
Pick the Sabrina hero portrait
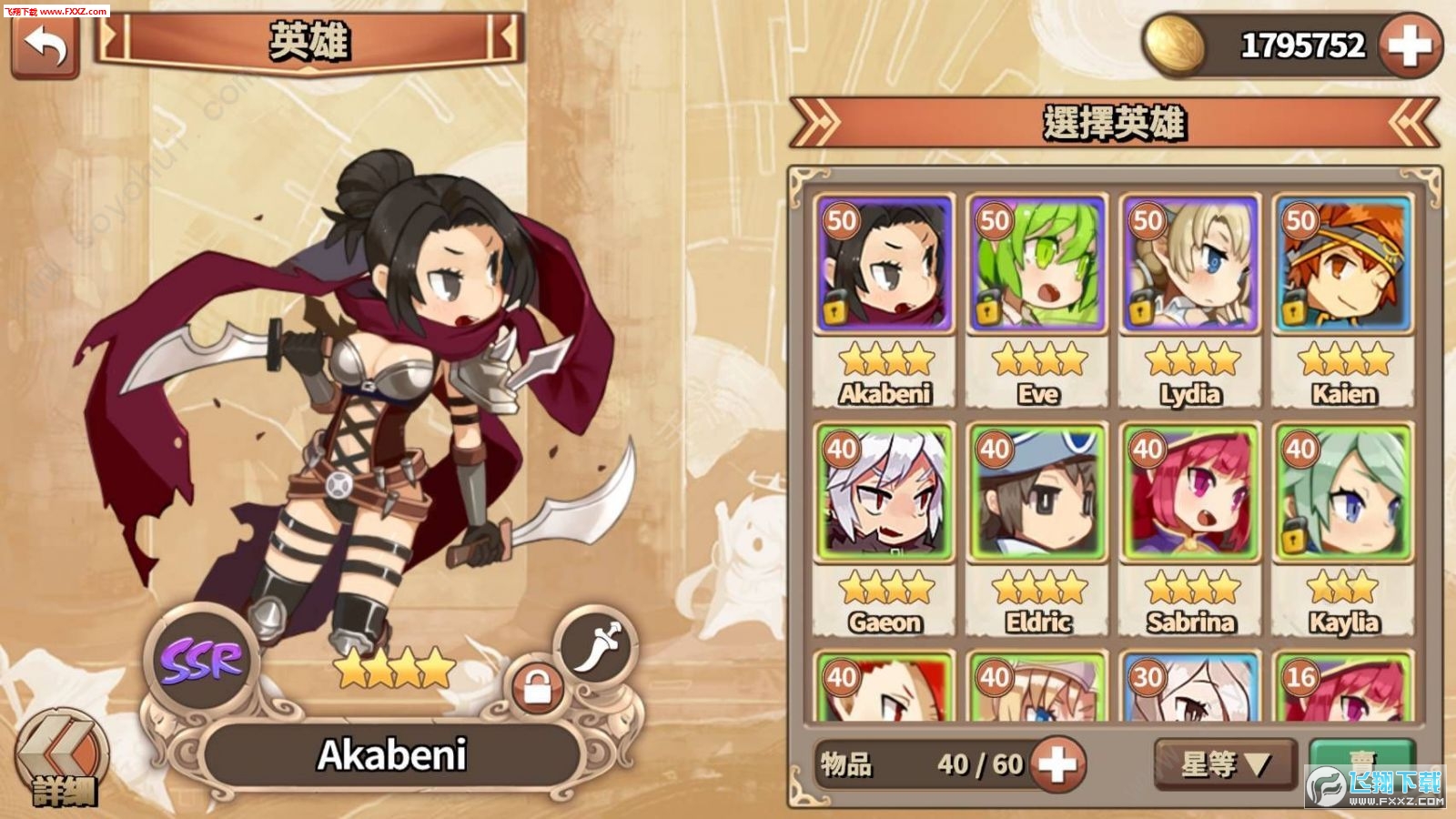tap(1190, 492)
